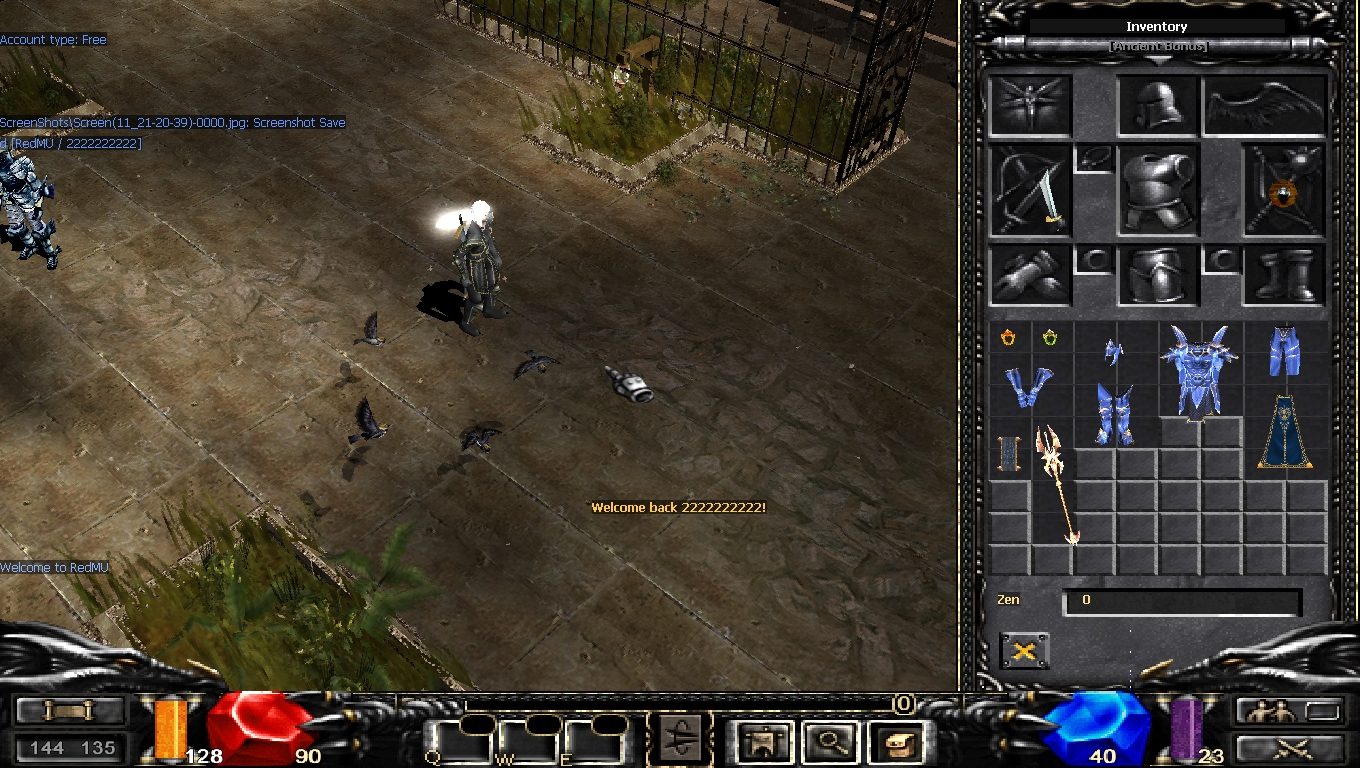
Task: Click the empty helmet equipment slot
Action: 1157,105
